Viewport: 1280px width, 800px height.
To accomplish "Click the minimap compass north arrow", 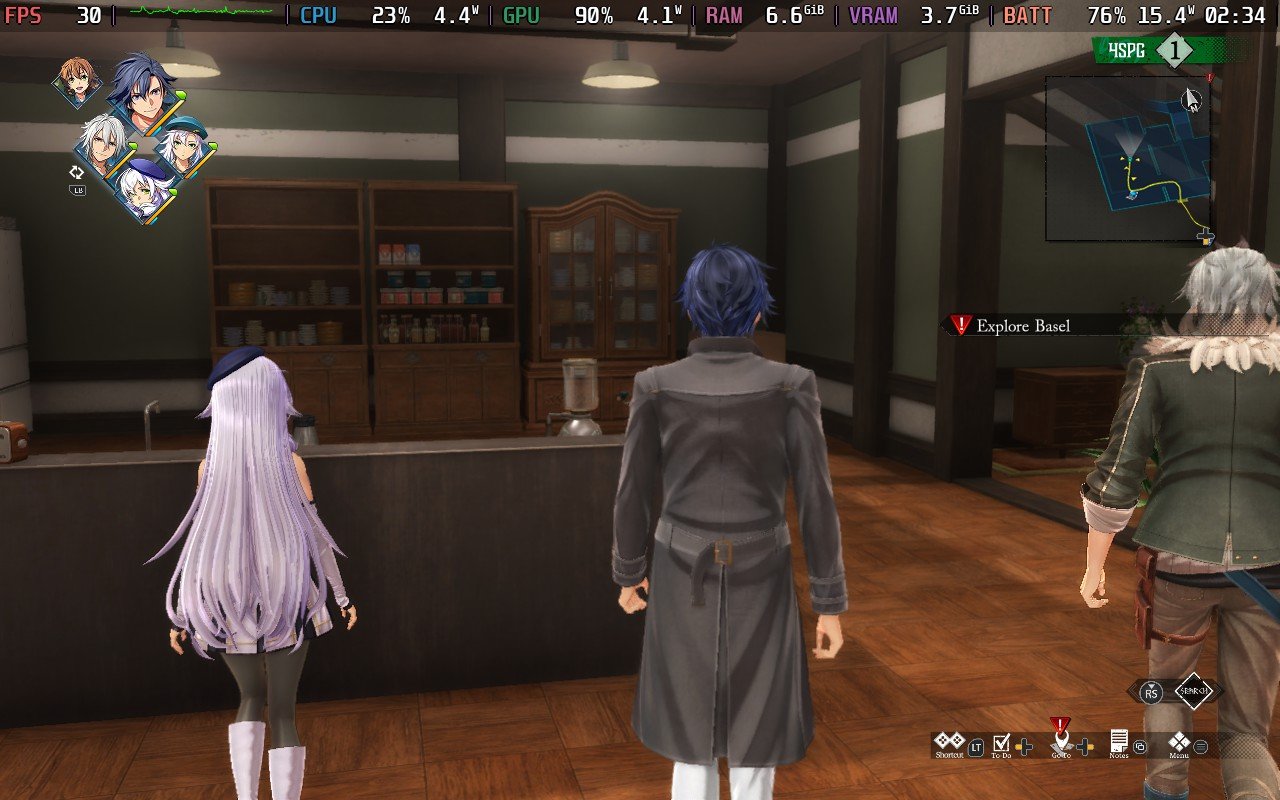I will click(x=1191, y=99).
